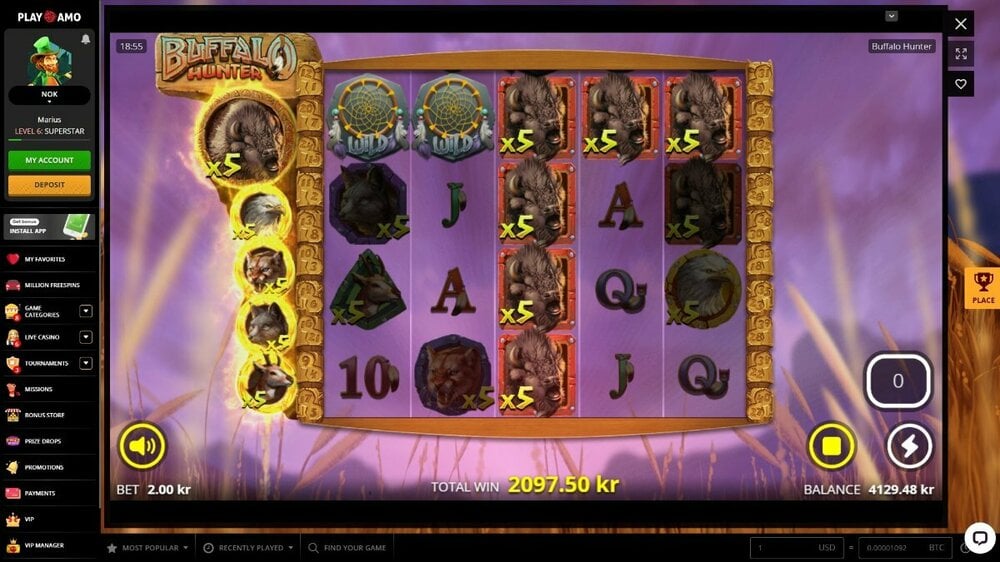The image size is (1000, 562).
Task: Toggle the game sound speaker button
Action: 142,446
